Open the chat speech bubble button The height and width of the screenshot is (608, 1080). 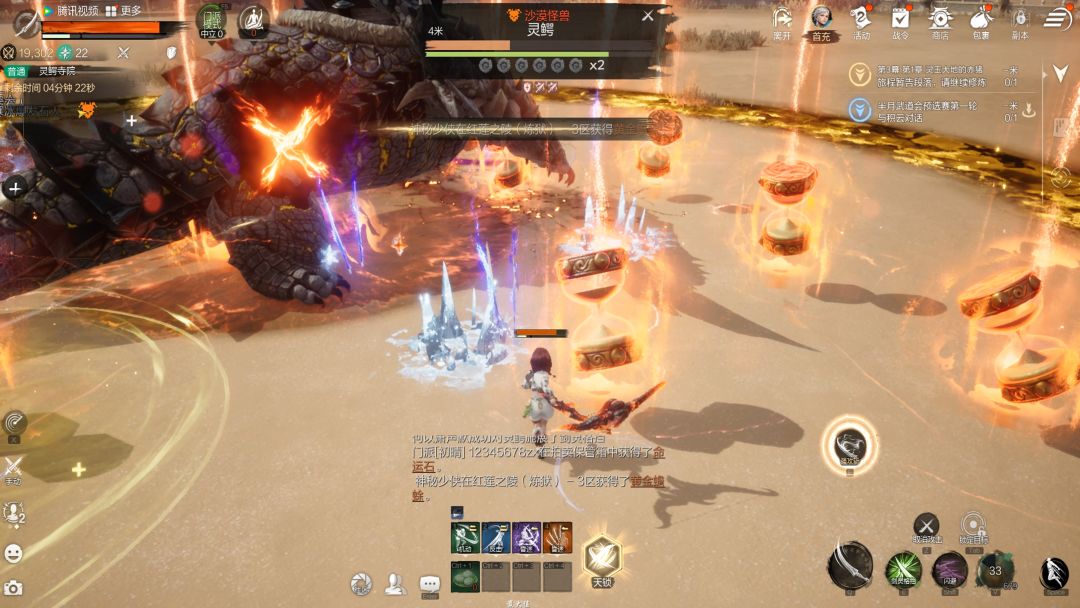click(x=430, y=582)
